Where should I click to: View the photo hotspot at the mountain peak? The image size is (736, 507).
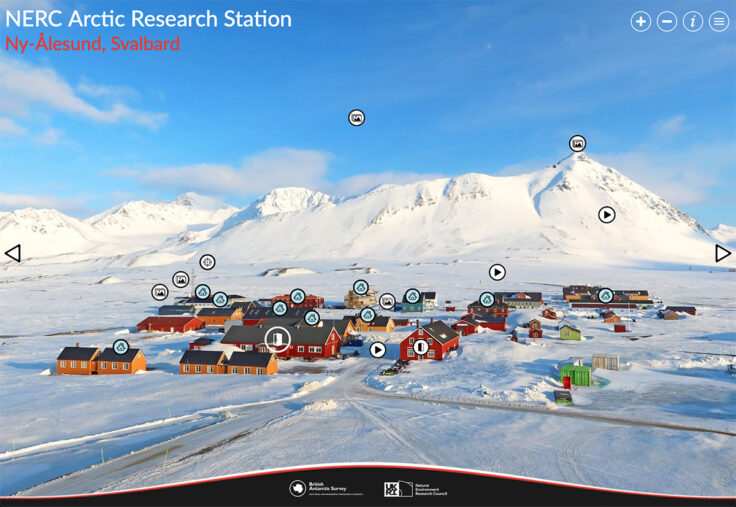pos(577,143)
